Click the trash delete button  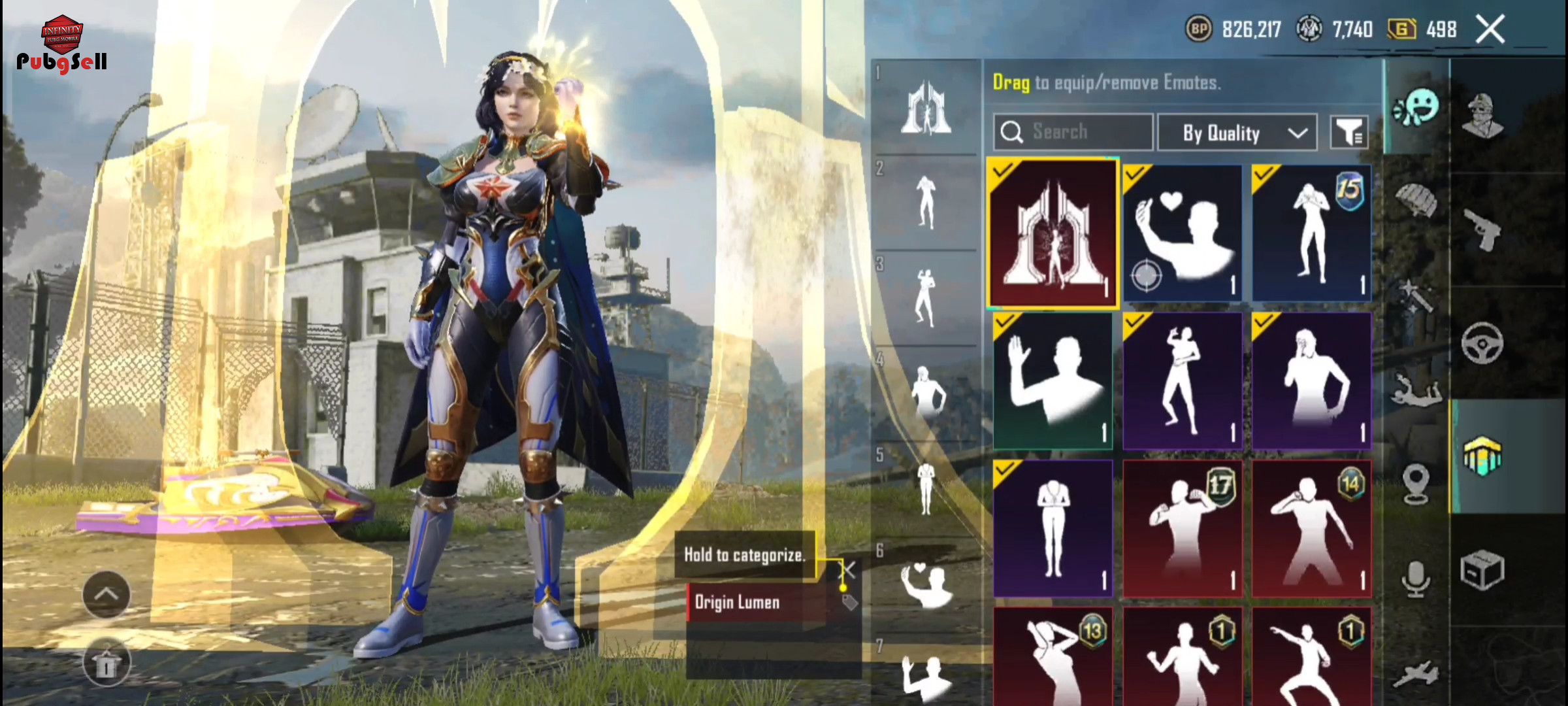click(x=106, y=664)
